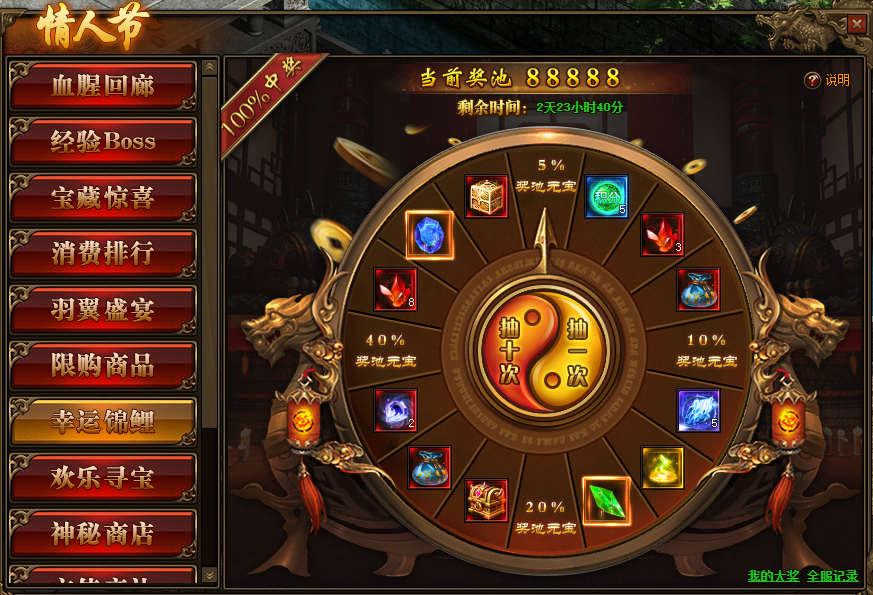873x595 pixels.
Task: View 我的大奖 prize link
Action: [773, 576]
